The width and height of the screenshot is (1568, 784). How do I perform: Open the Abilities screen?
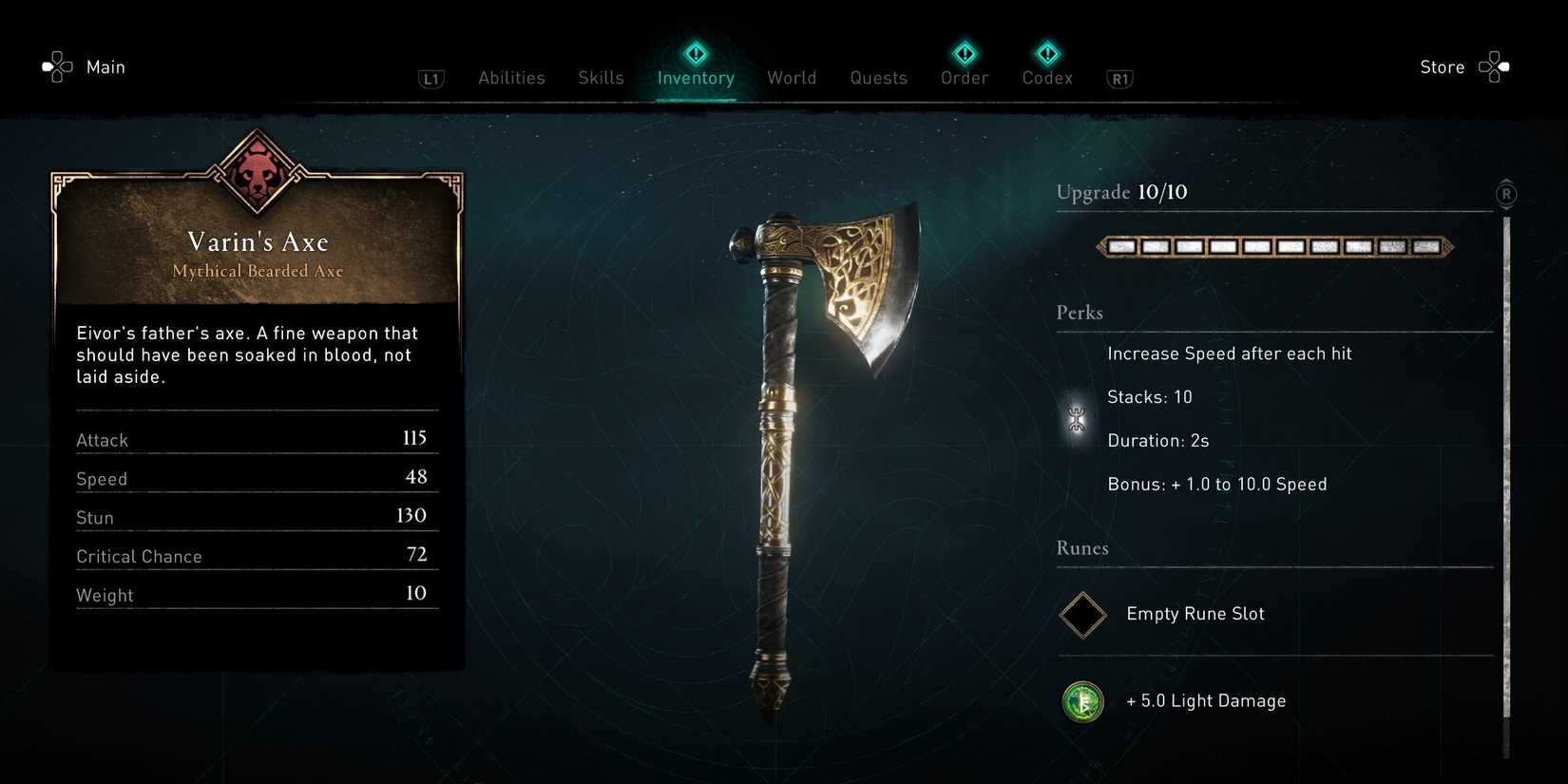tap(511, 78)
